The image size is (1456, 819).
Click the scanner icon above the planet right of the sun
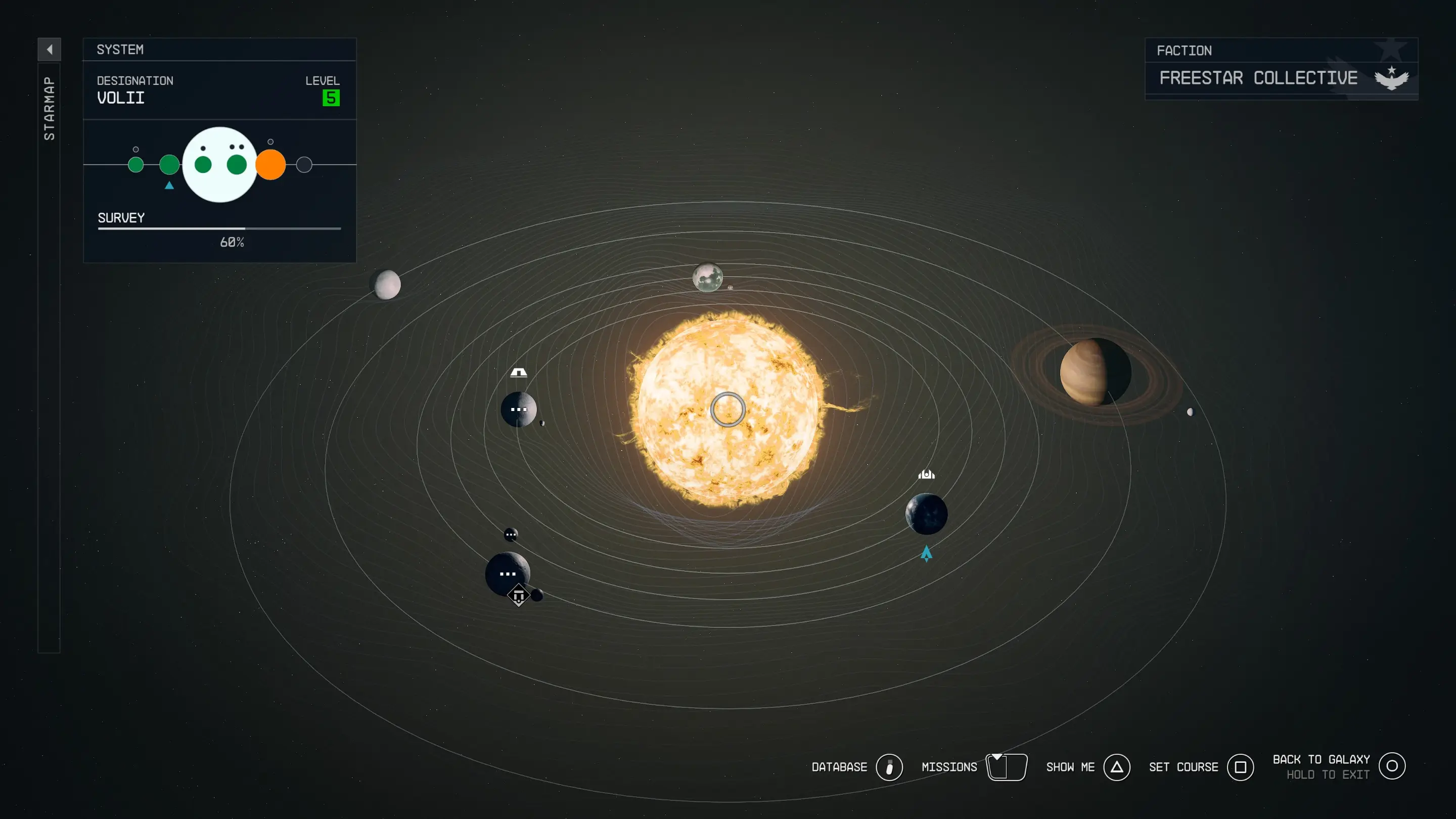click(x=927, y=474)
